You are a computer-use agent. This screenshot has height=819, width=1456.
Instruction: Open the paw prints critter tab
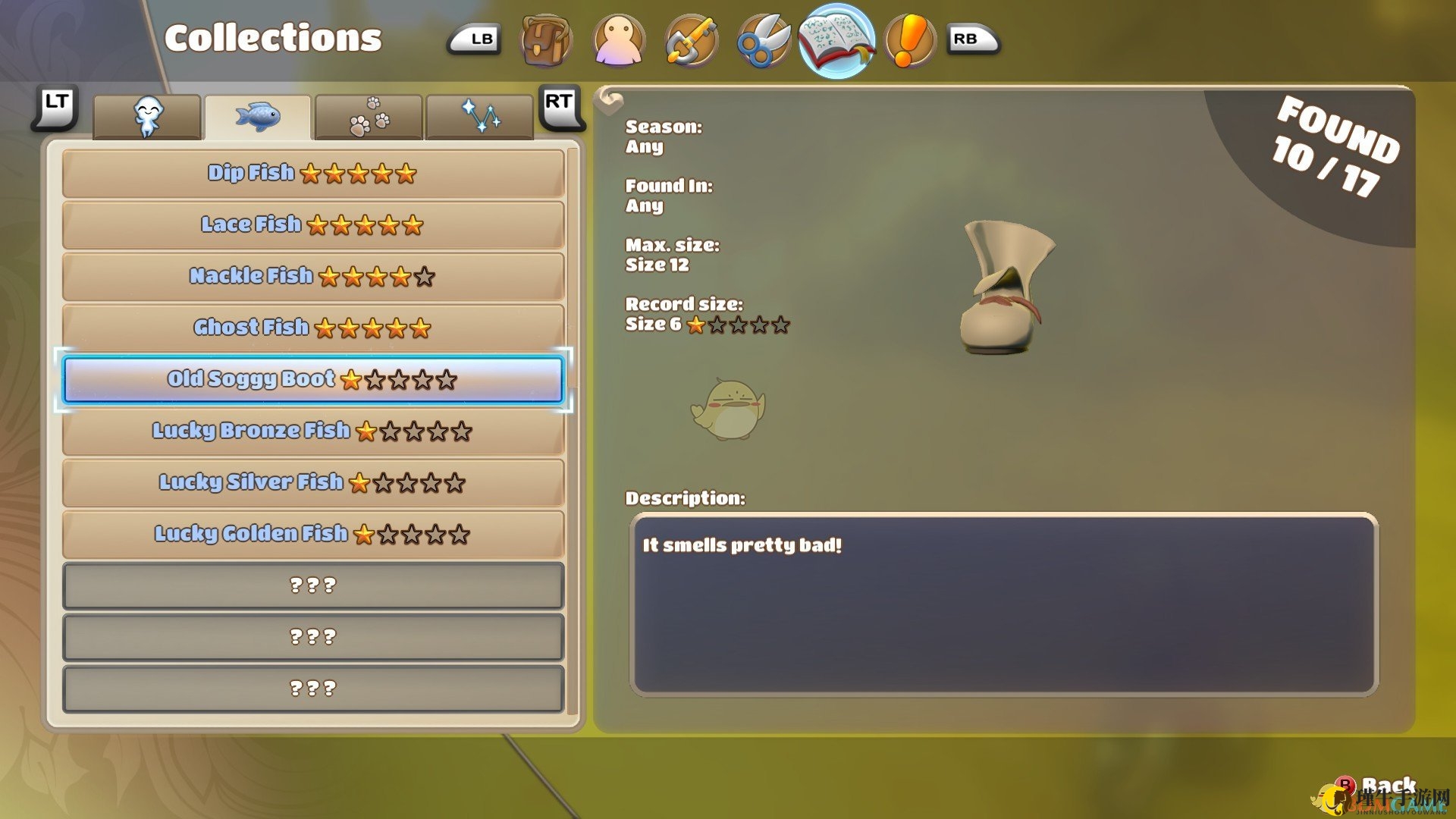pyautogui.click(x=369, y=118)
